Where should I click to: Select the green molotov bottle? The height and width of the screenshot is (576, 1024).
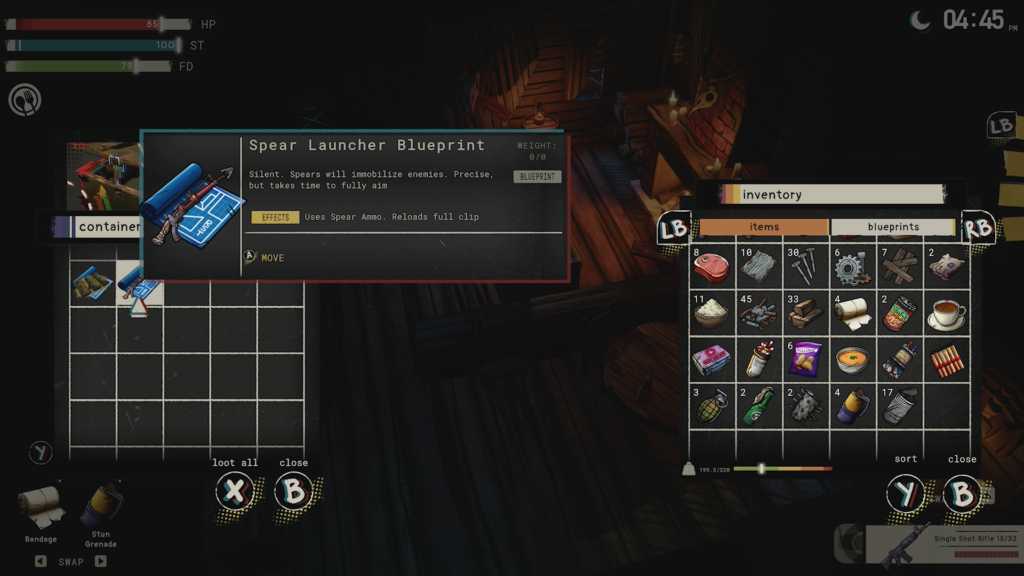pos(757,405)
